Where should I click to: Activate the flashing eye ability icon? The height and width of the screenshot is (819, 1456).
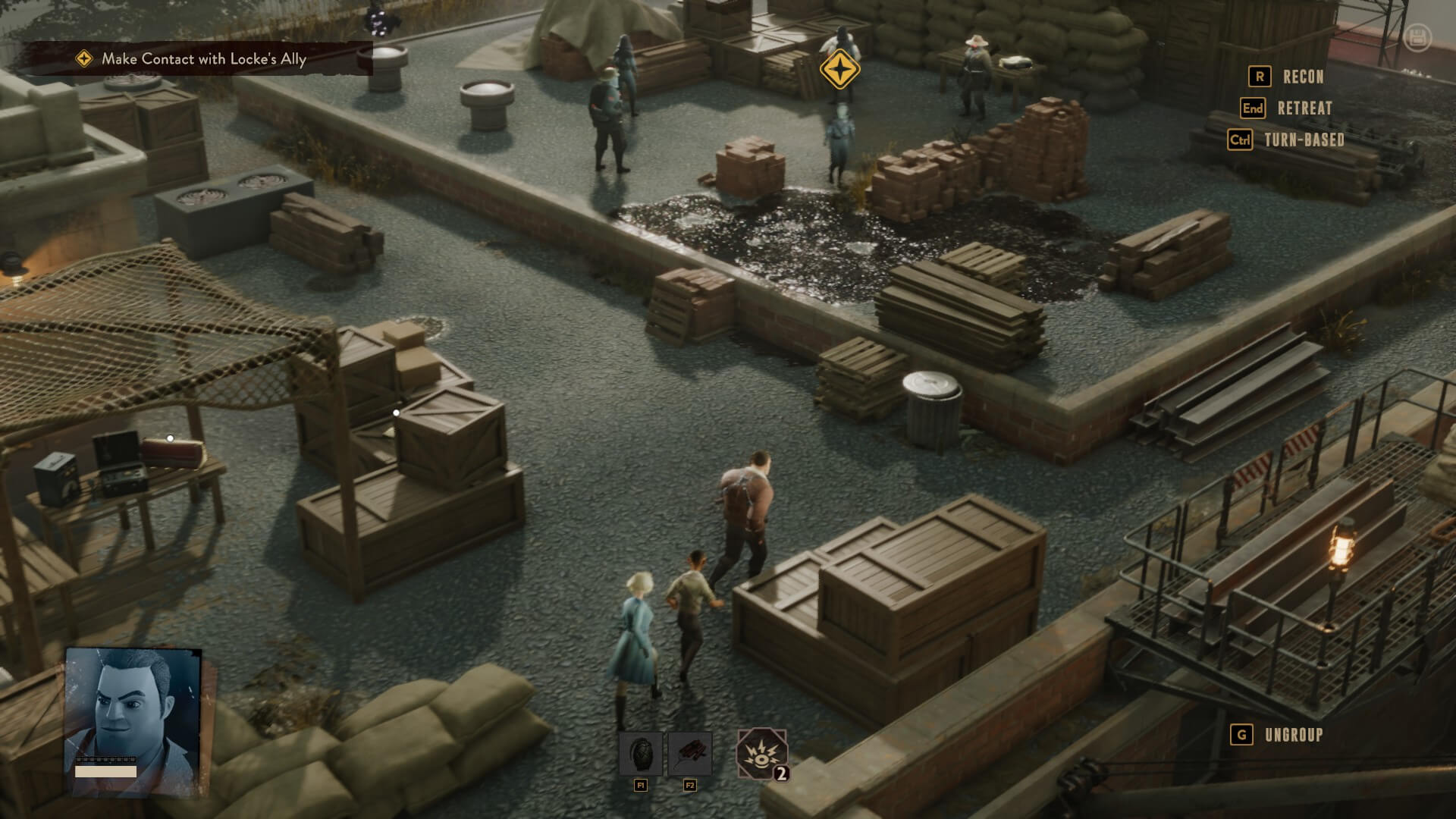coord(761,754)
